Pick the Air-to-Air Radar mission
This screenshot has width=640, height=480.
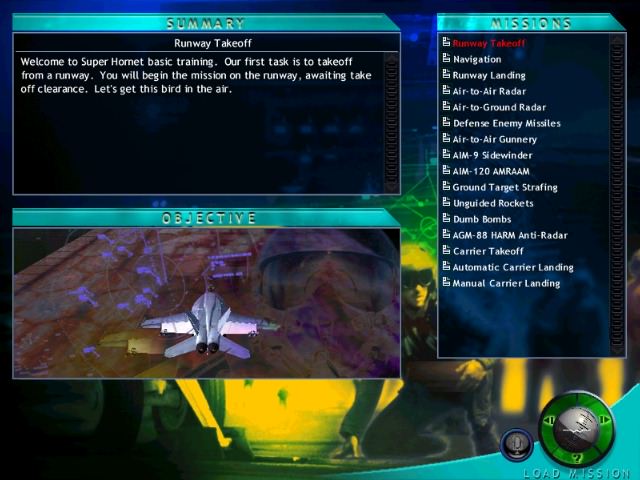pyautogui.click(x=489, y=92)
